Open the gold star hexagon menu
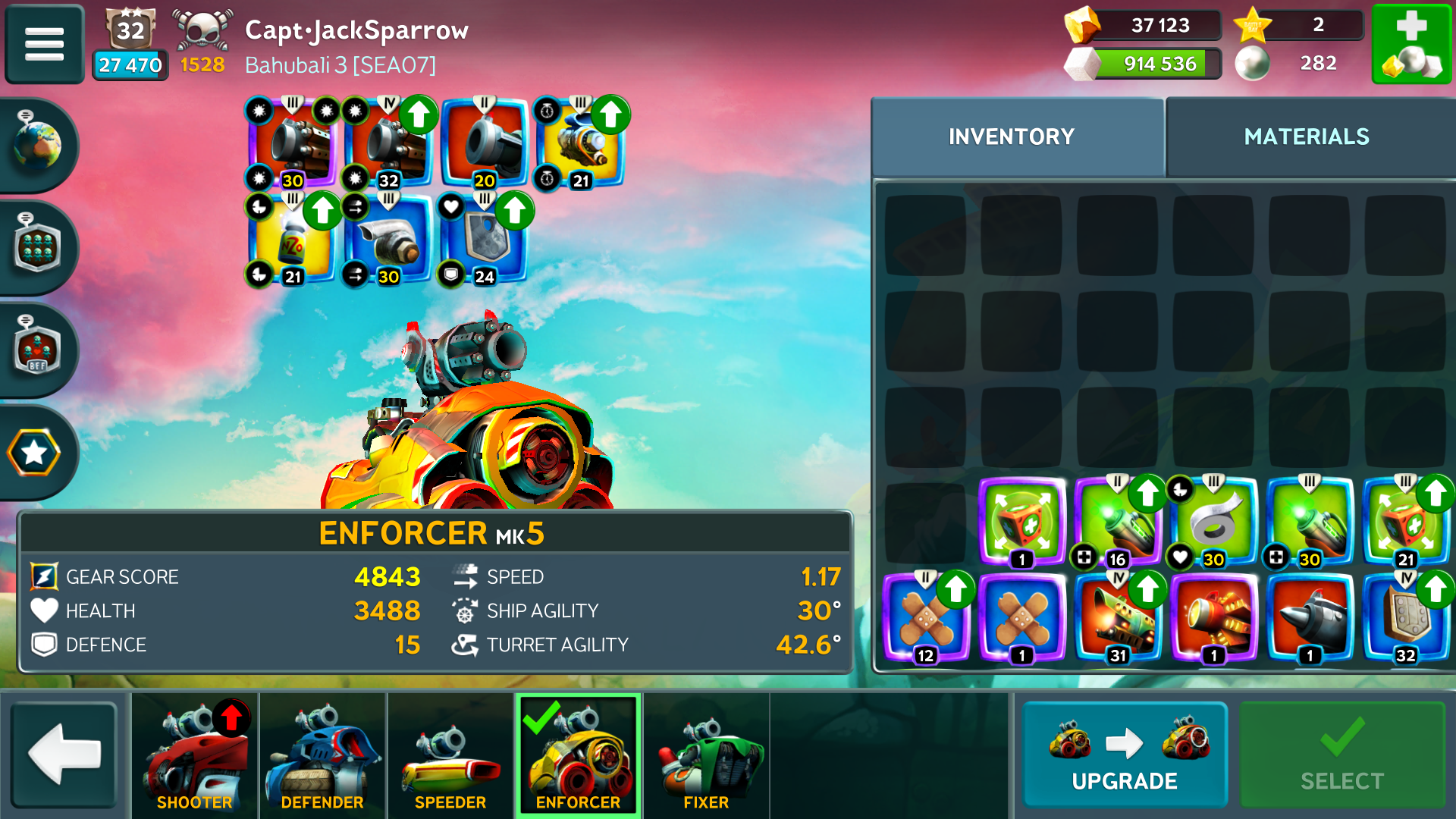This screenshot has height=819, width=1456. [35, 453]
